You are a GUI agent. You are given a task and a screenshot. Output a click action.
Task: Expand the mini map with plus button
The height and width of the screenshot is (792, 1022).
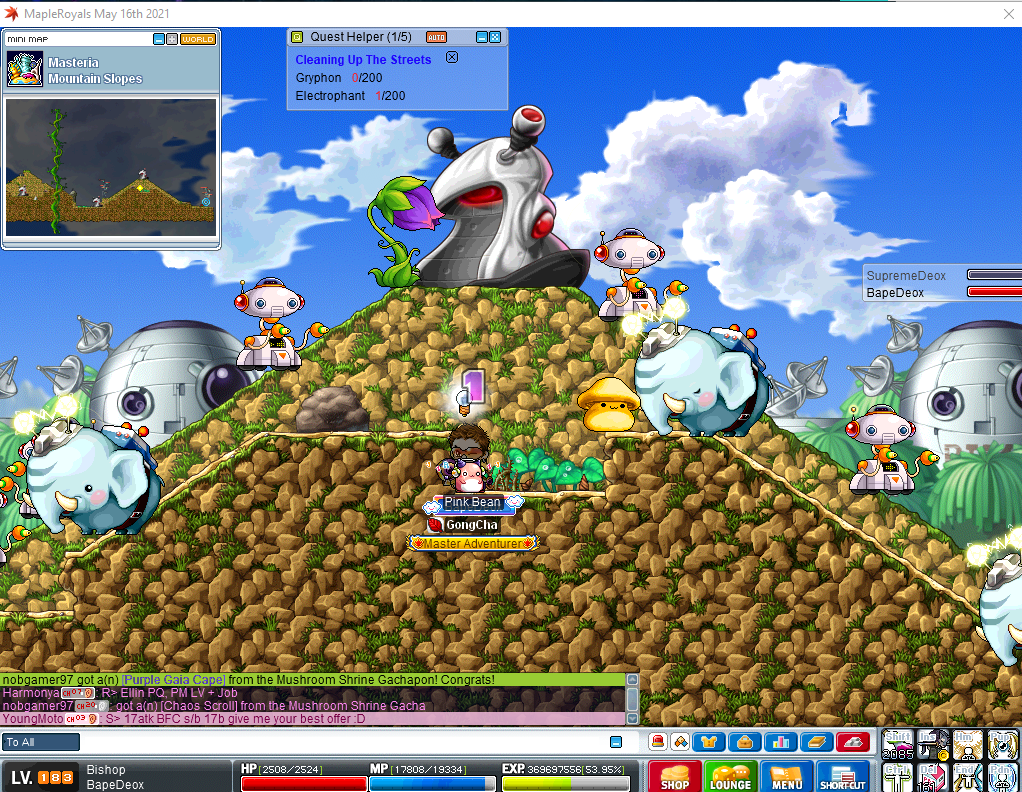[x=172, y=39]
